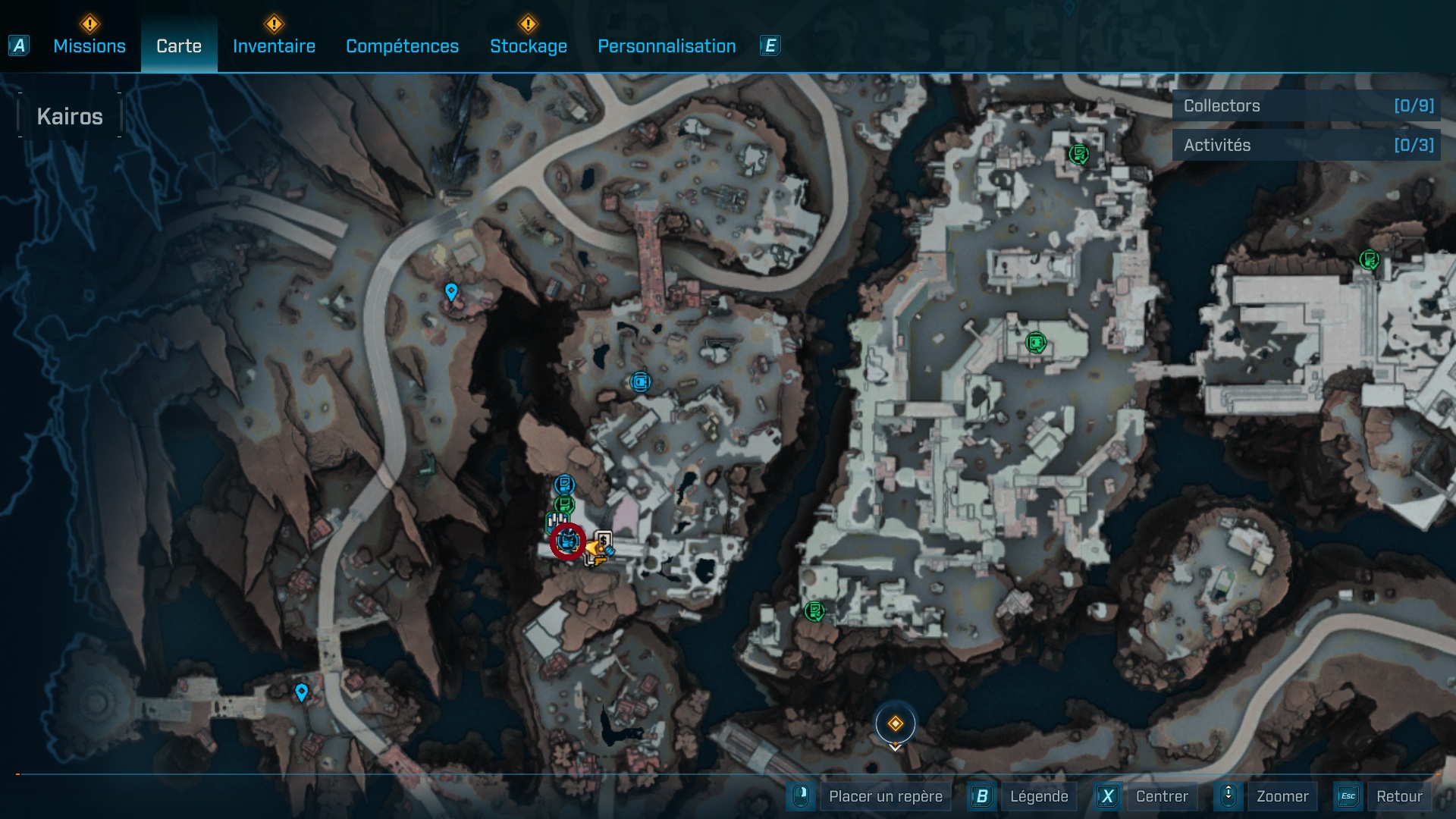The image size is (1456, 819).
Task: Click the Zoomer map control
Action: point(1282,796)
